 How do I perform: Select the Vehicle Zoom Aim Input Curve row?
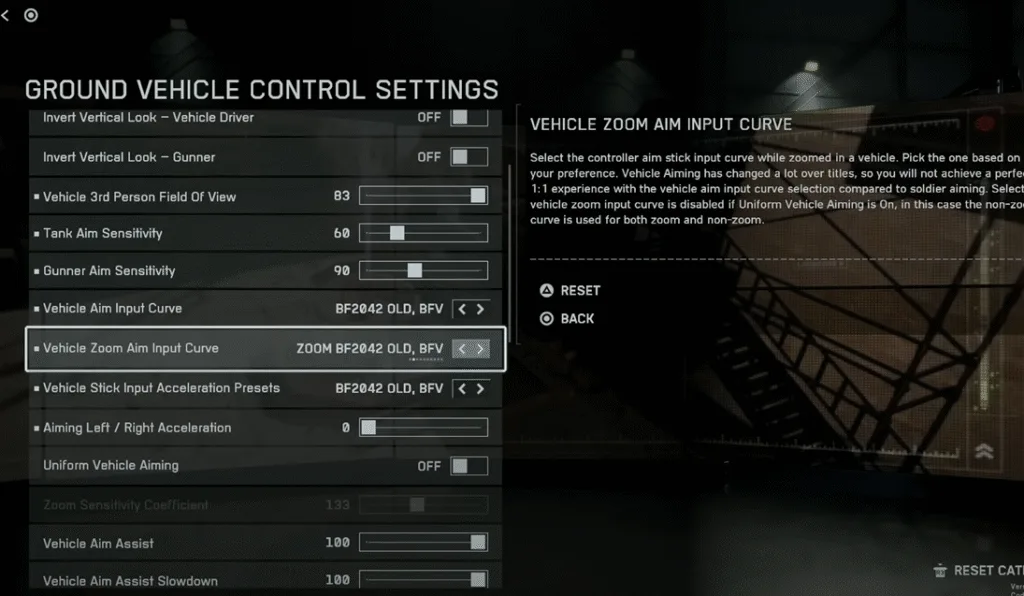click(x=200, y=349)
